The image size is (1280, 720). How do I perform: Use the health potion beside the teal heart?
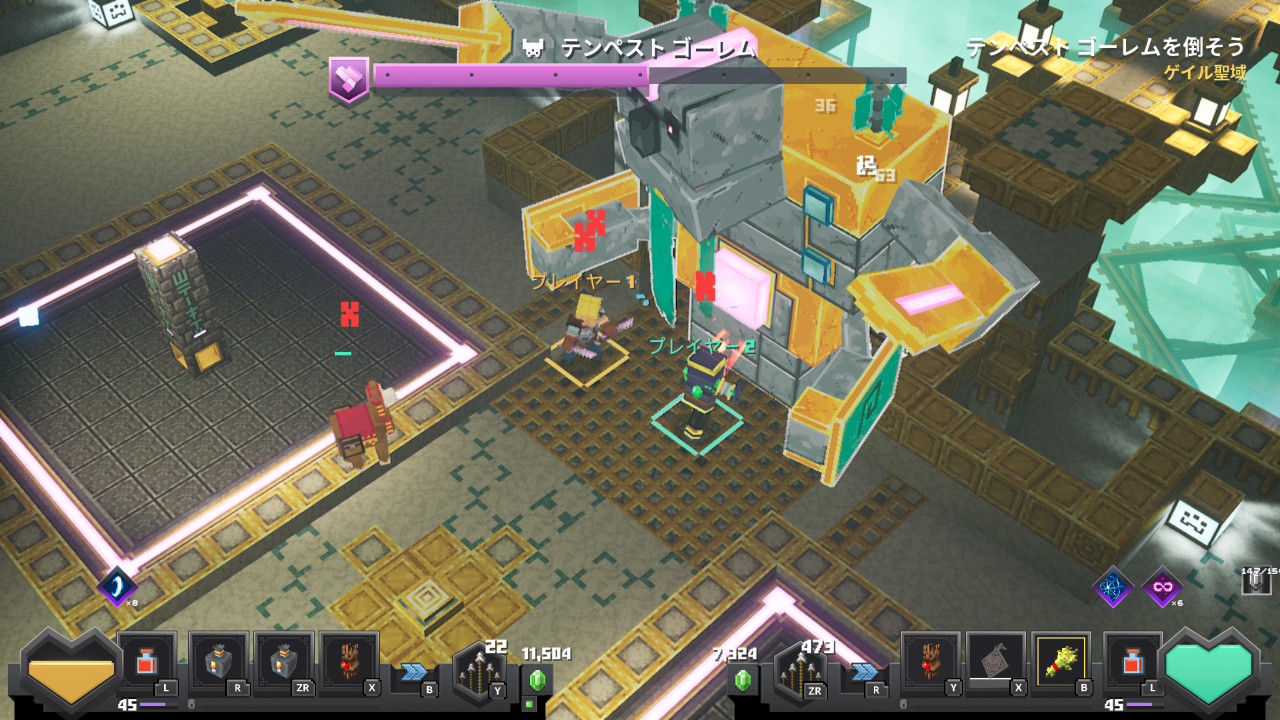tap(1133, 662)
